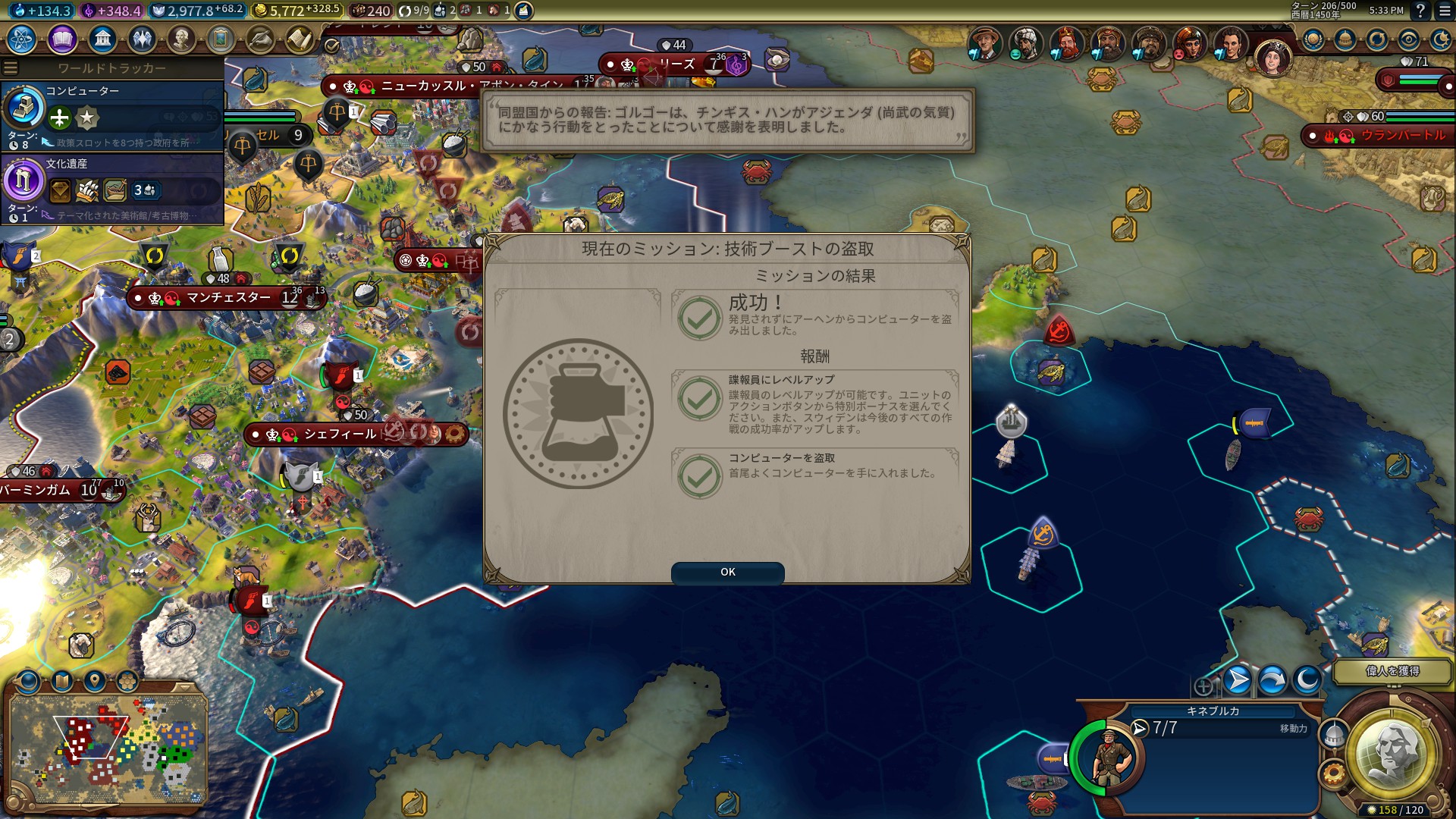Image resolution: width=1456 pixels, height=819 pixels.
Task: Open the help question mark button
Action: (1420, 11)
